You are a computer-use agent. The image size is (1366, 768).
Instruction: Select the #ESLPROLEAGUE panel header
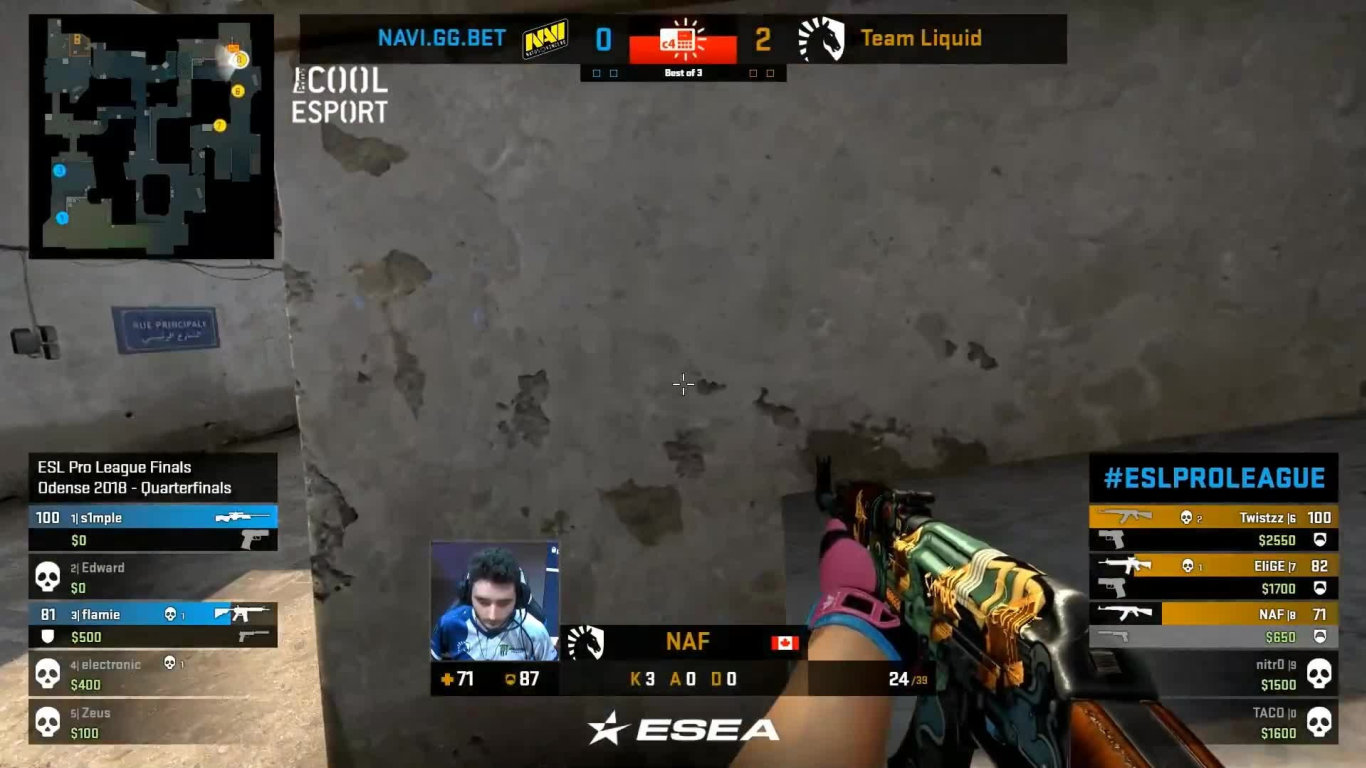pyautogui.click(x=1214, y=478)
